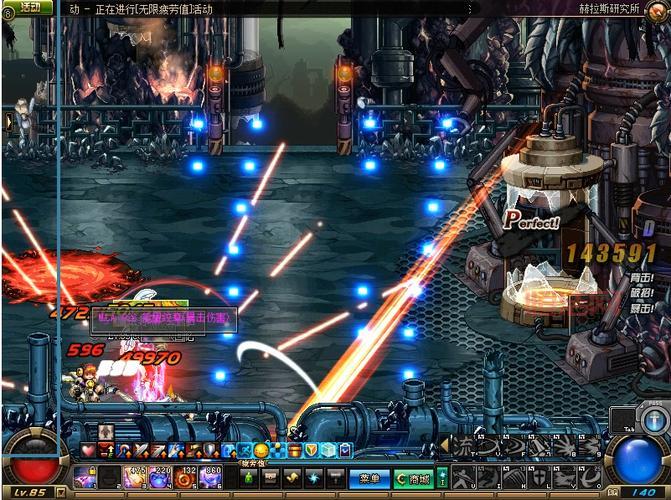Screen dimensions: 671x500
Task: Open the 商城 shop button
Action: [411, 478]
